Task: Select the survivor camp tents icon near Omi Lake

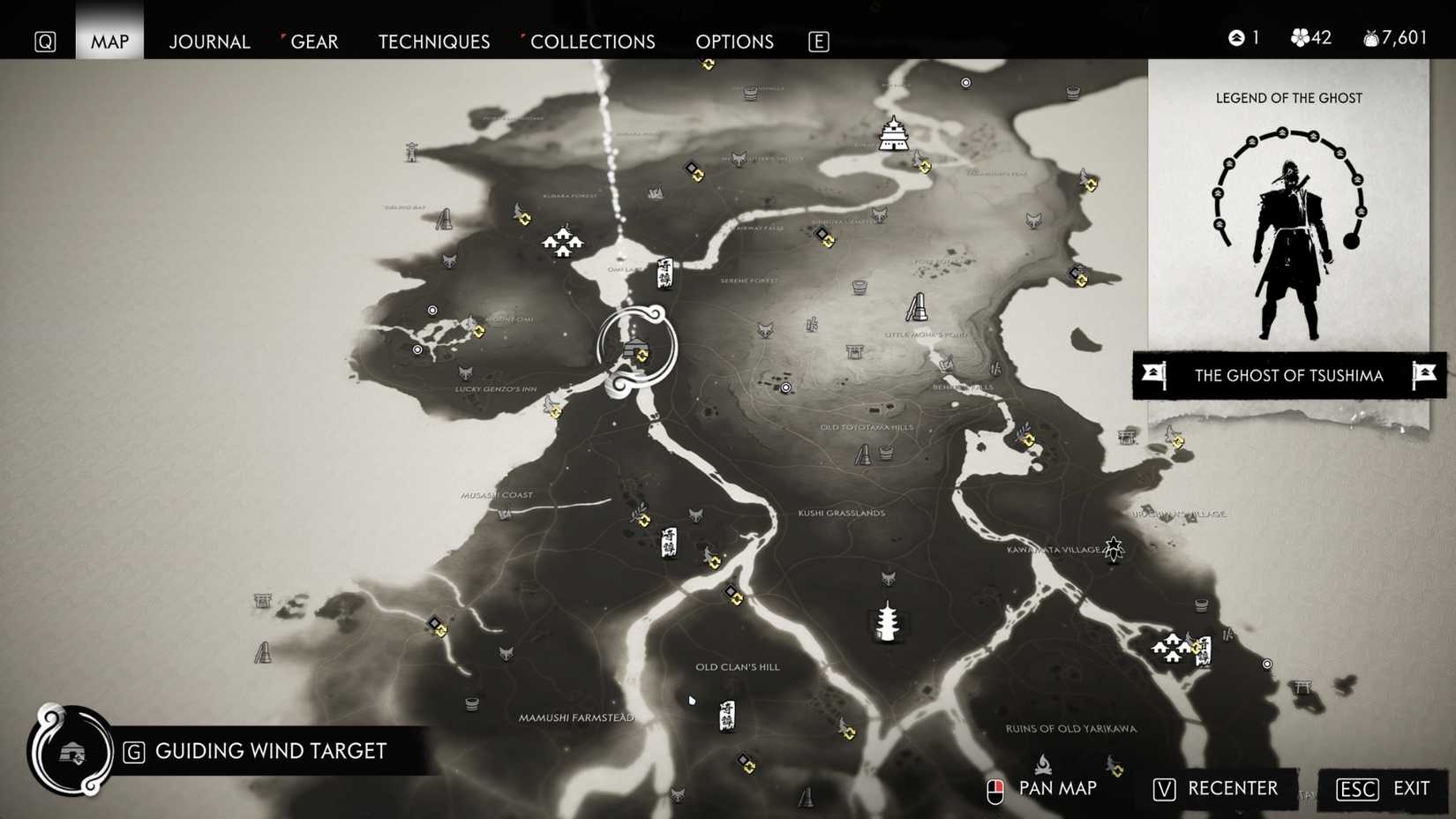Action: pyautogui.click(x=562, y=239)
